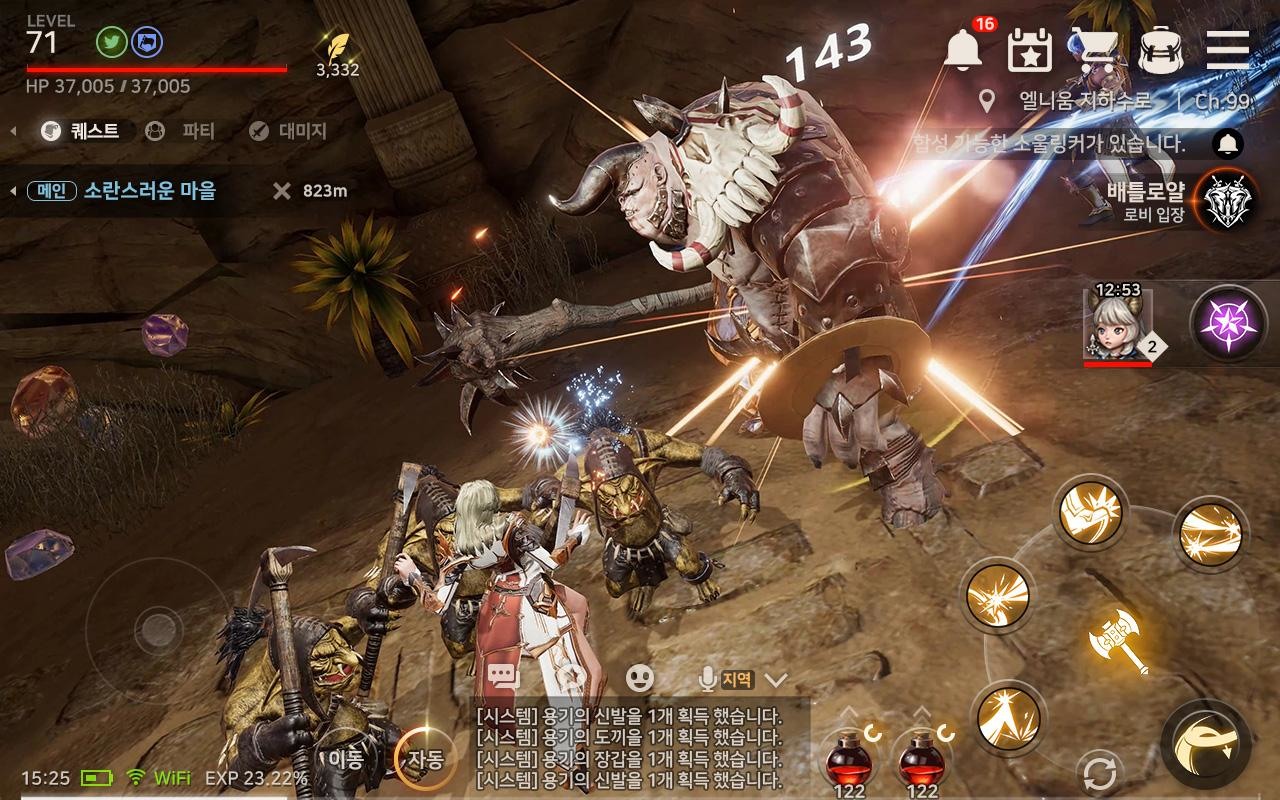
Task: Switch to the 퀘스트 tab
Action: (80, 130)
